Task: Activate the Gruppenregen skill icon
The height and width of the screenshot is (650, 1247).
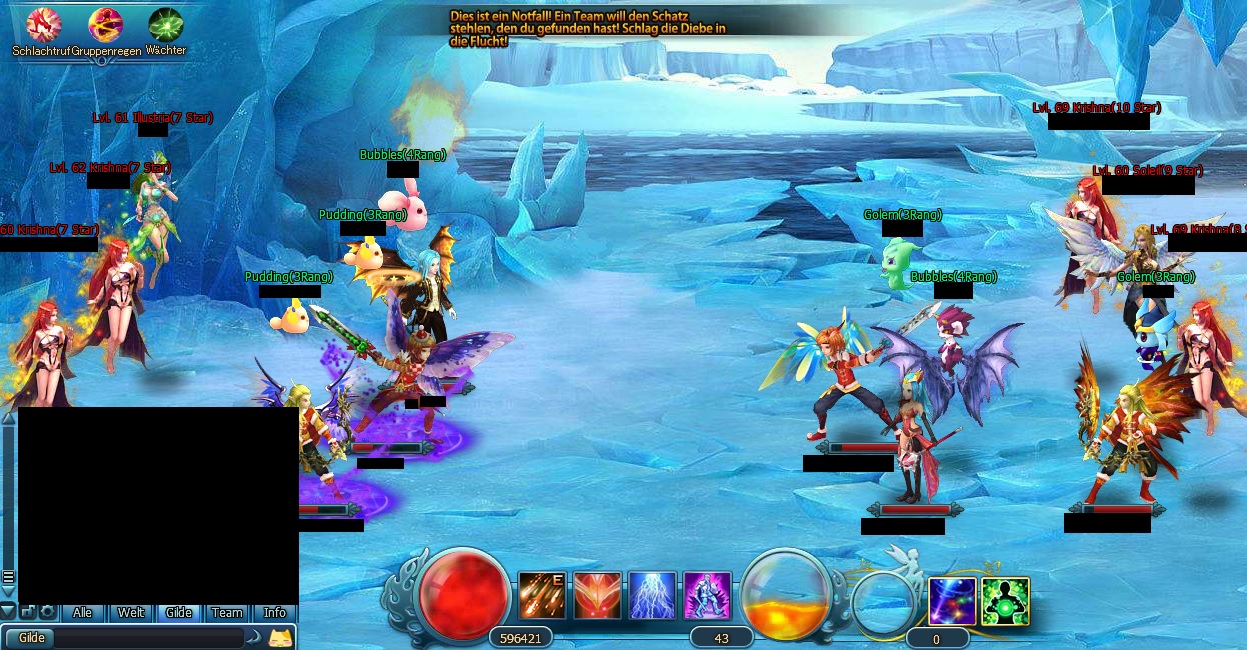Action: pyautogui.click(x=105, y=24)
